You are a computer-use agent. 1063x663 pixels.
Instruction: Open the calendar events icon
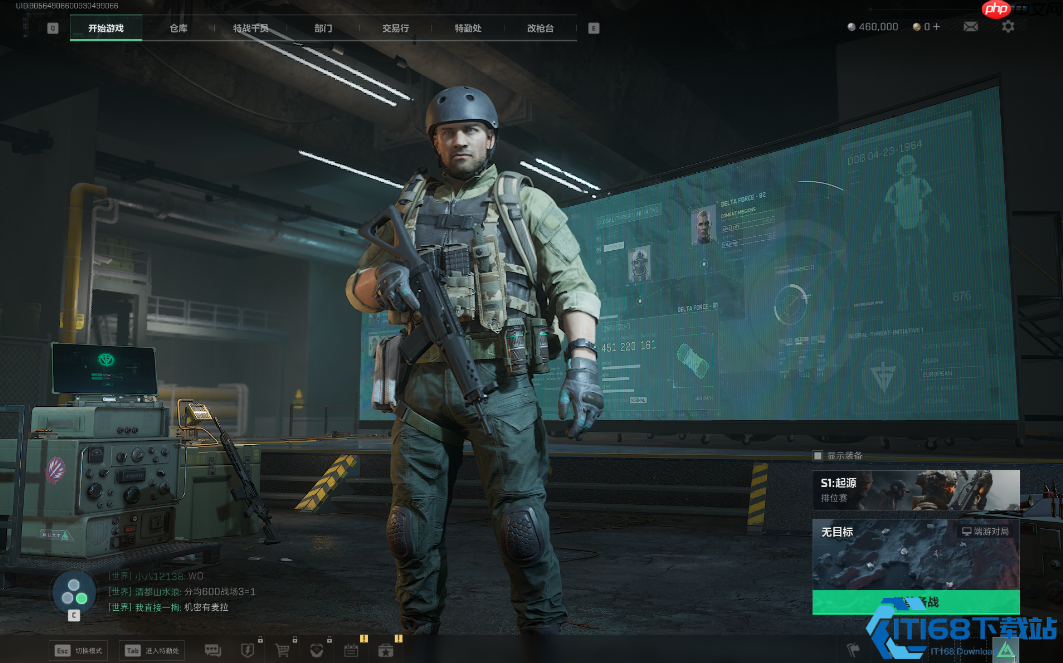(x=351, y=650)
